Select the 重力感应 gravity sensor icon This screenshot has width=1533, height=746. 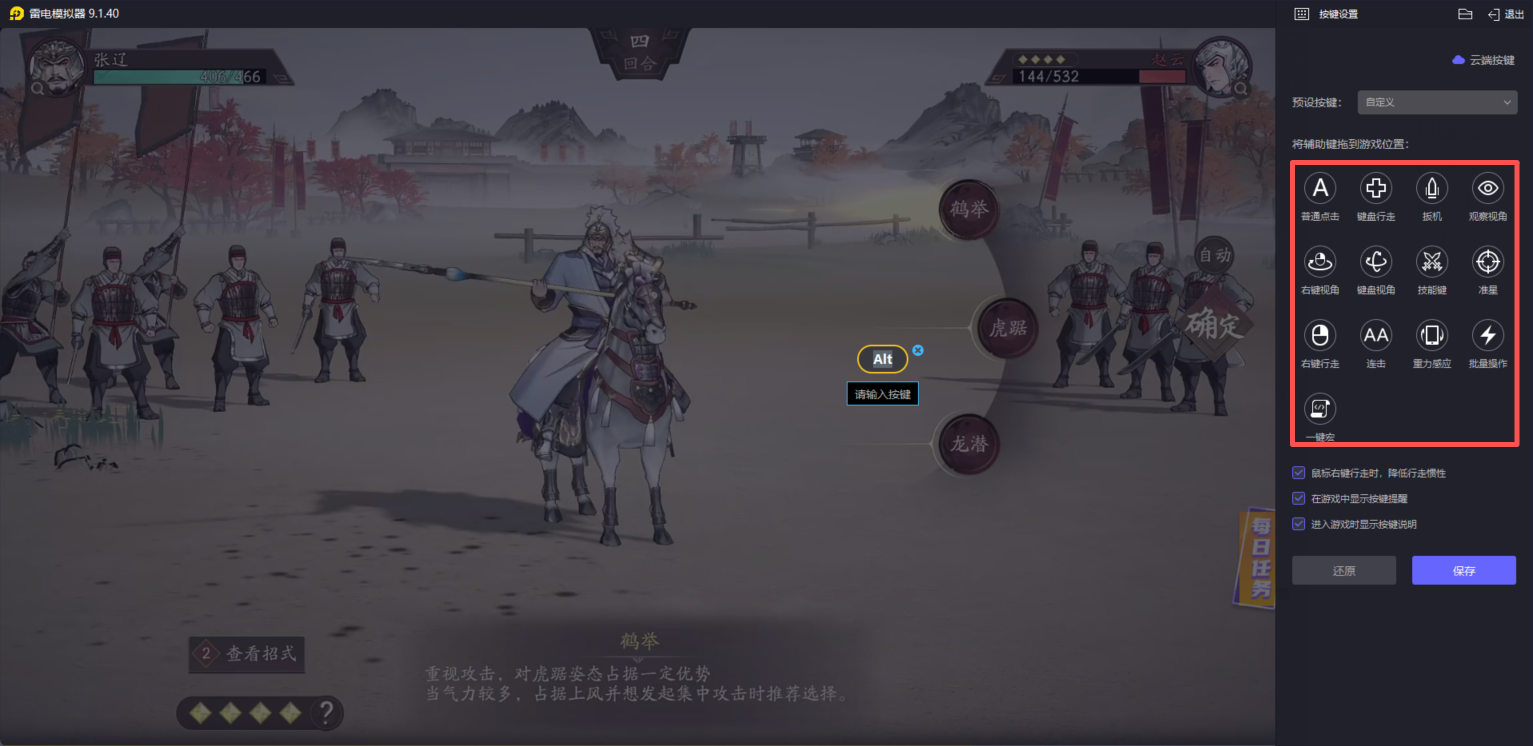[x=1432, y=335]
